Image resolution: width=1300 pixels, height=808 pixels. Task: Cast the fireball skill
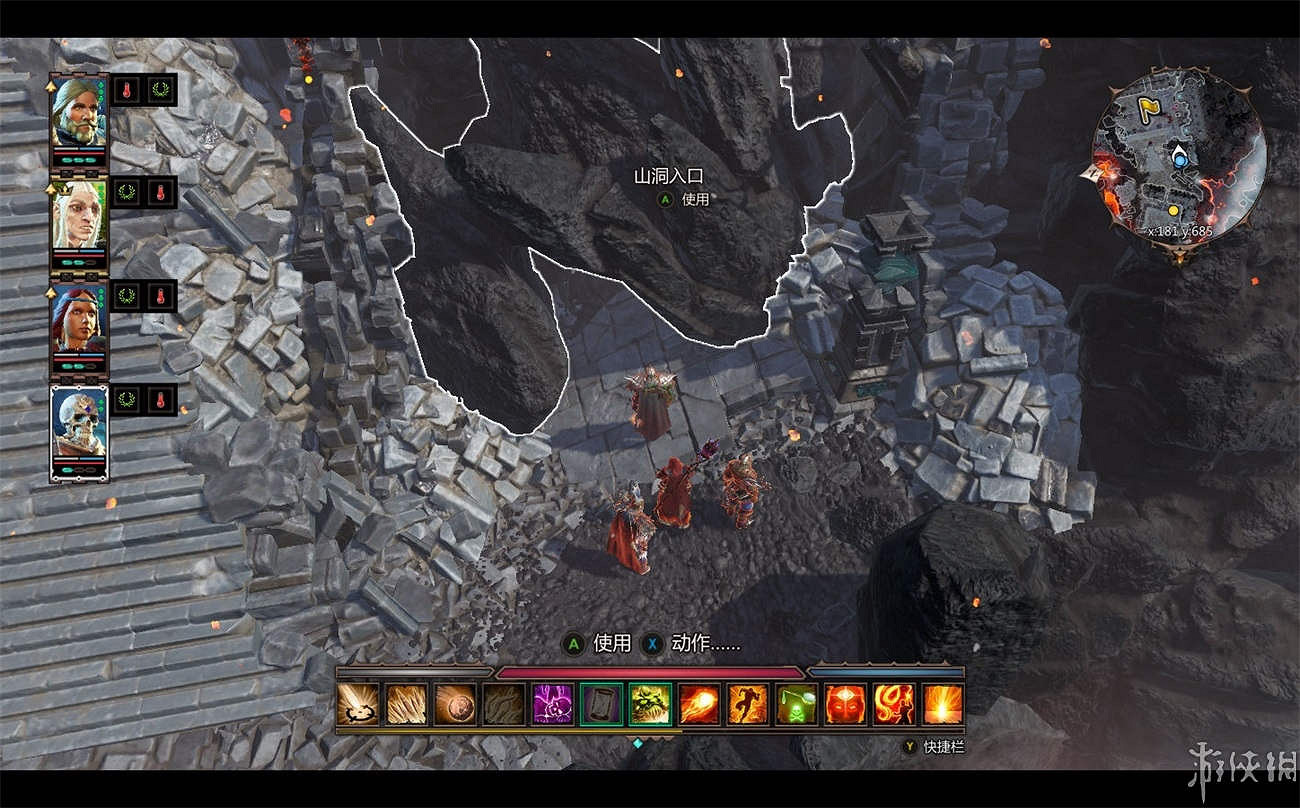[699, 704]
